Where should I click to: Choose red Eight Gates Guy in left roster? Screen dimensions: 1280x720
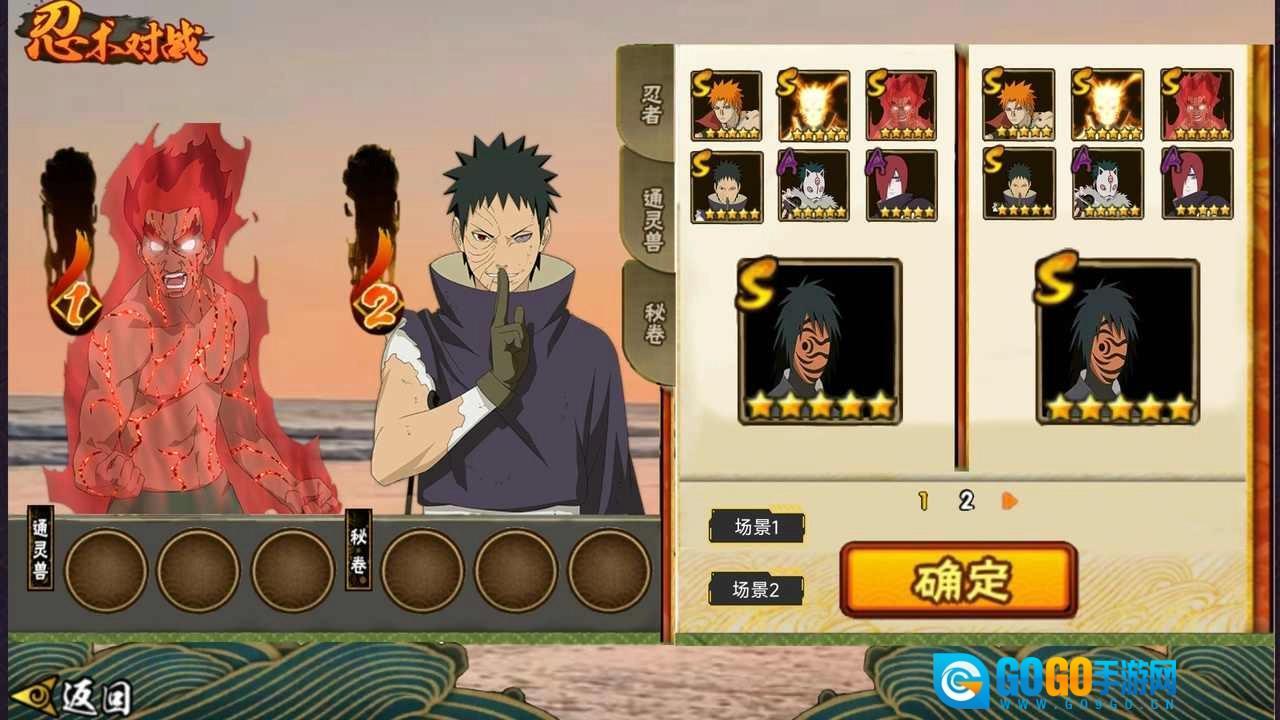[902, 105]
